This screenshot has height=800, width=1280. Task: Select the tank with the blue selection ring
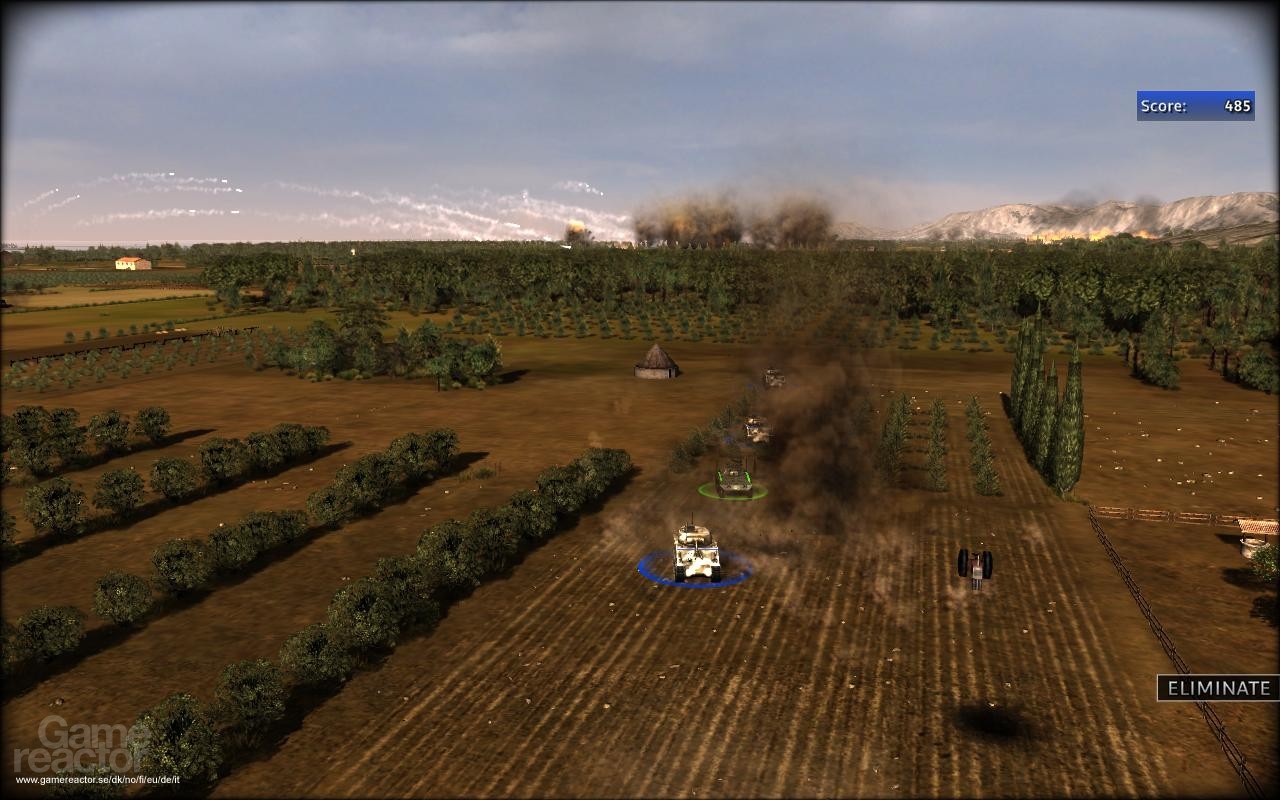[696, 551]
